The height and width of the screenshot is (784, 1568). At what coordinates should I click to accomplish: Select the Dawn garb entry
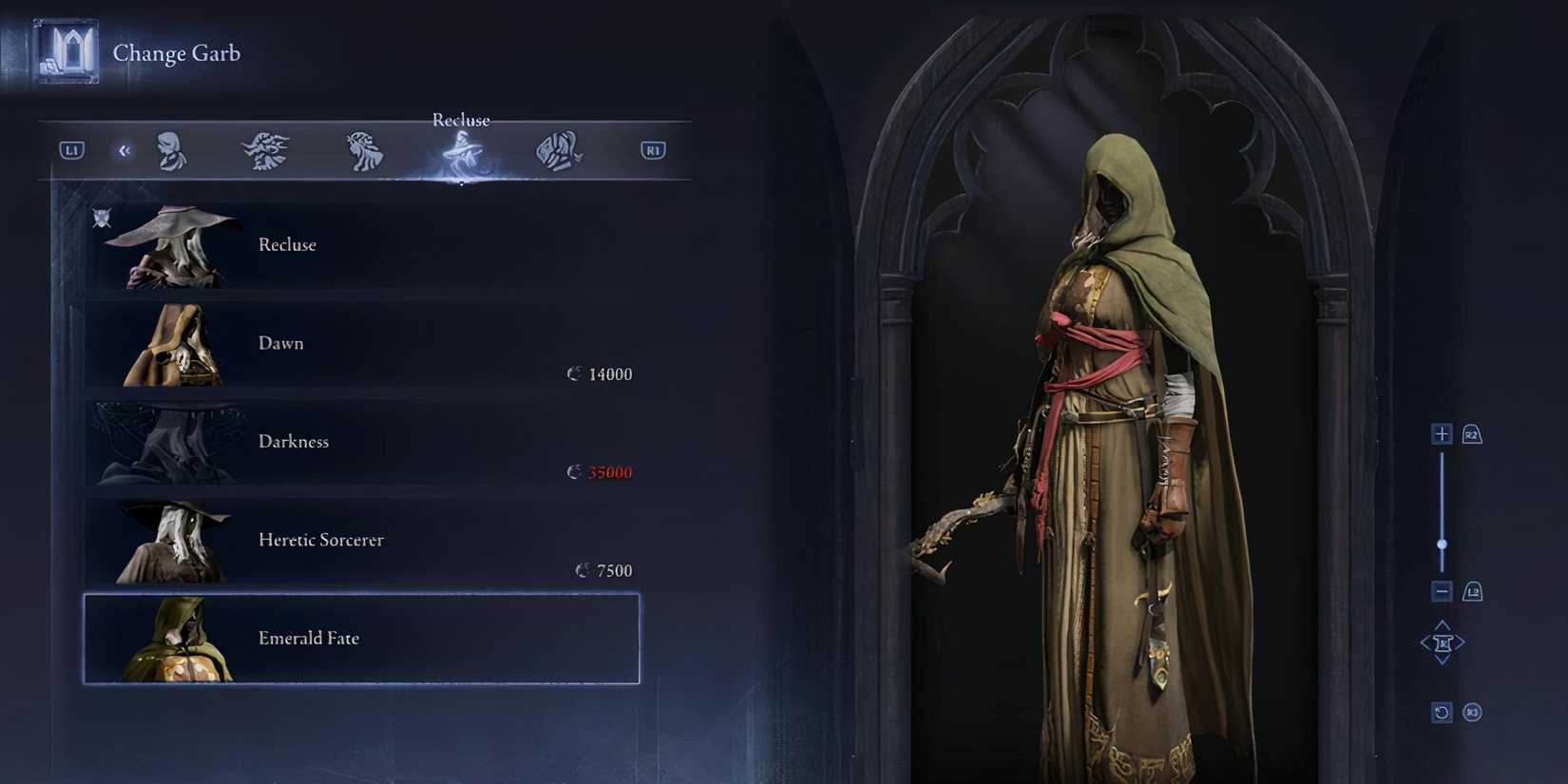pyautogui.click(x=361, y=345)
